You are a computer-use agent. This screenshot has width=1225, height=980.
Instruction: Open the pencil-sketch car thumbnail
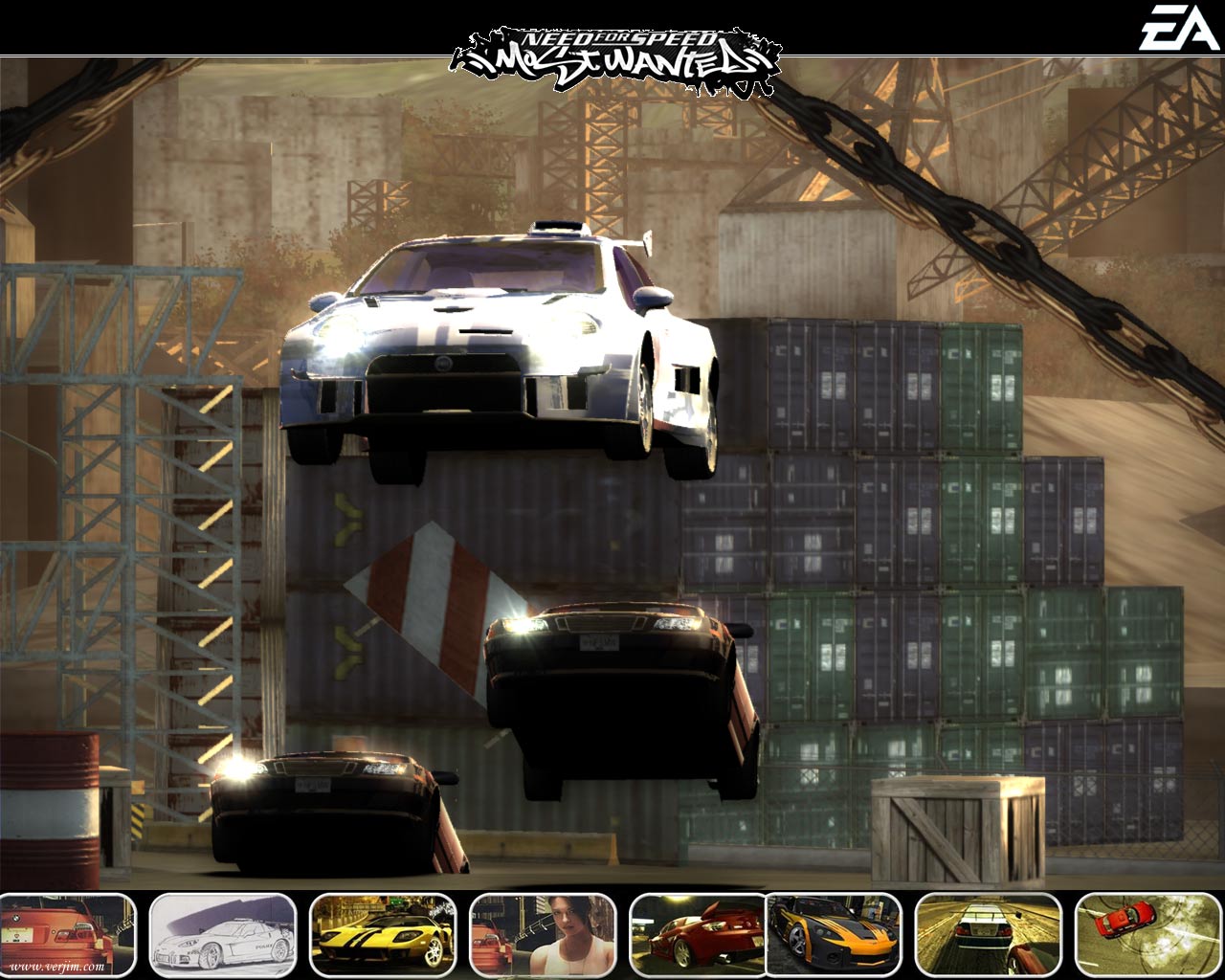[x=223, y=934]
